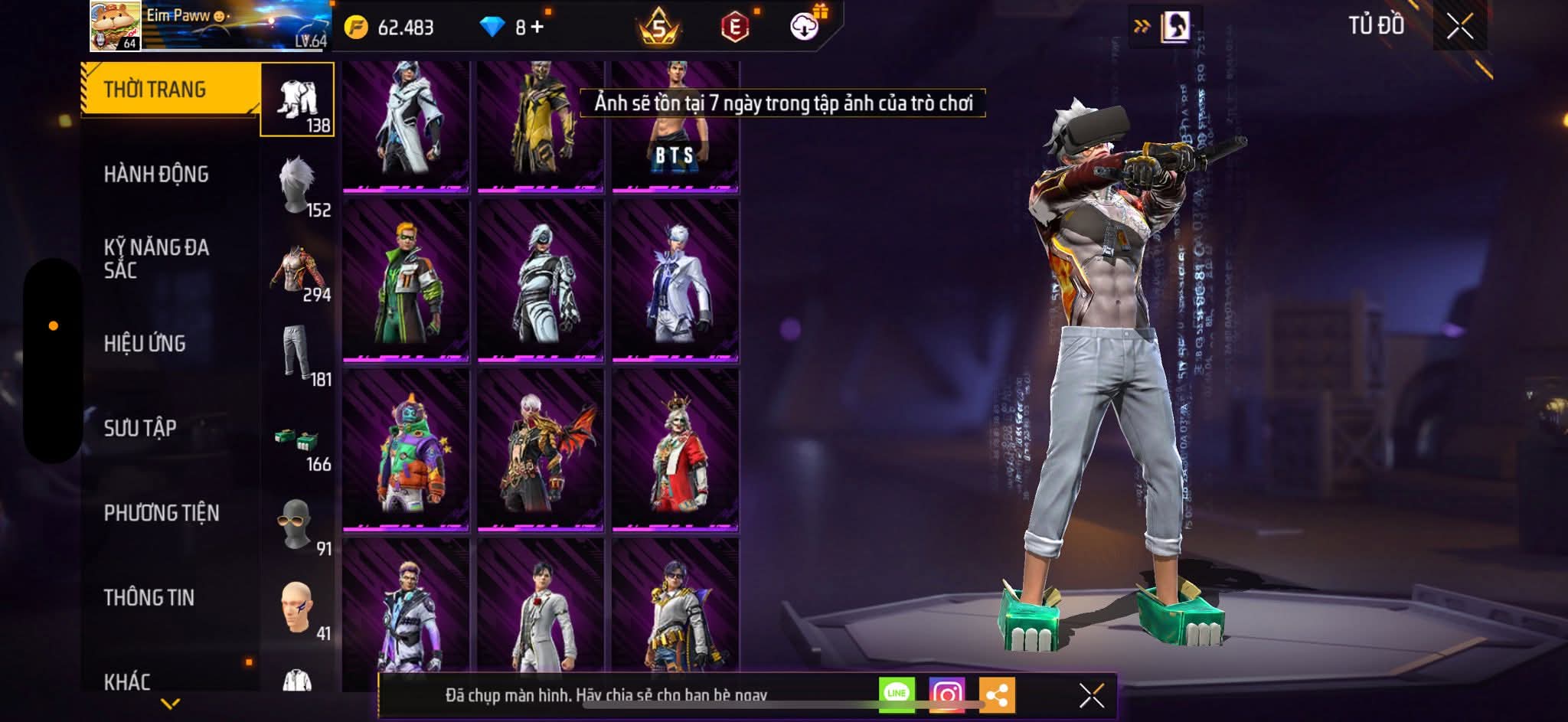Switch to the SƯU TẬP tab
1568x722 pixels.
[x=140, y=428]
